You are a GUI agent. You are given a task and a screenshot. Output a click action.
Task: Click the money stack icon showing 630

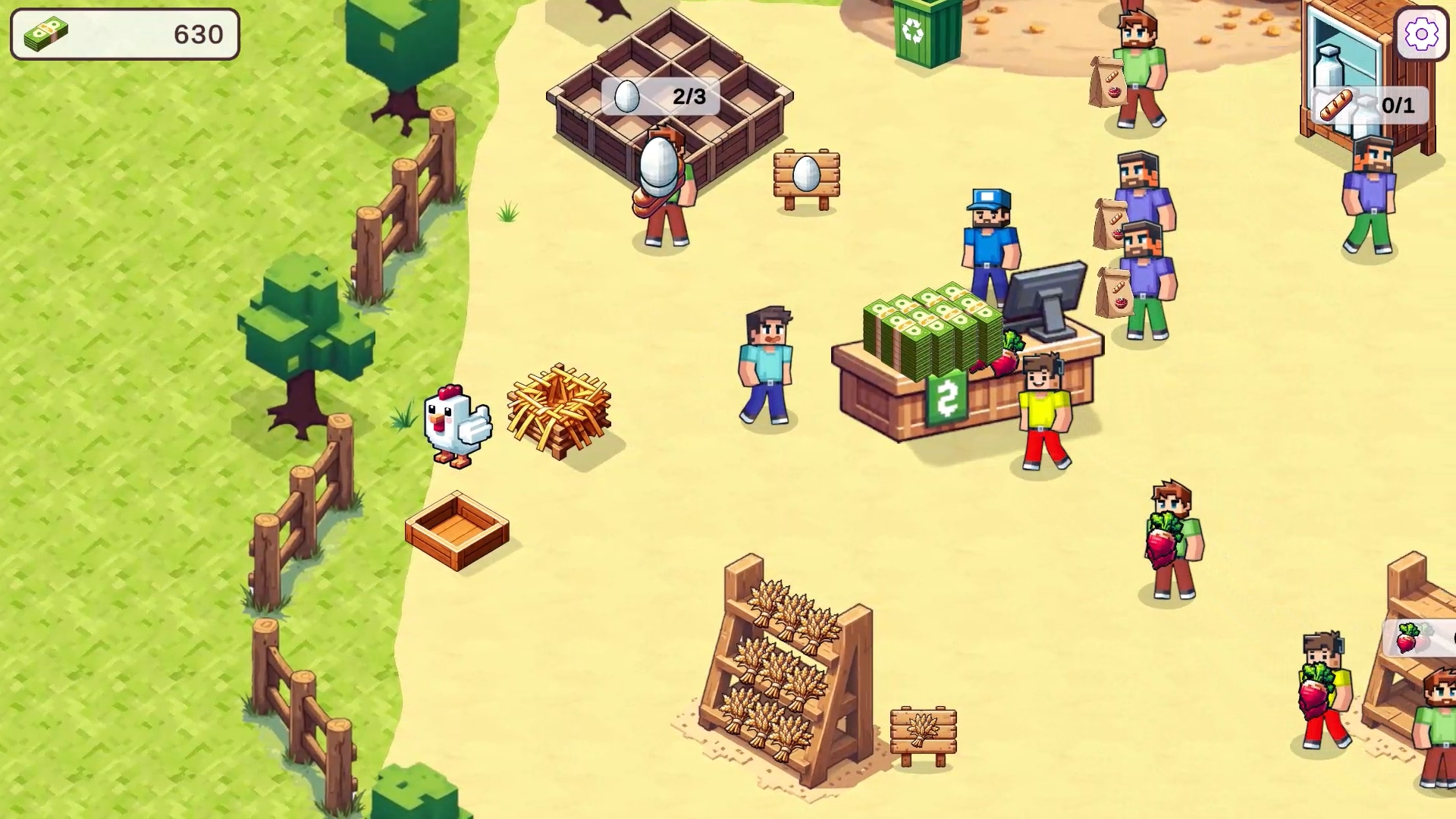coord(47,32)
